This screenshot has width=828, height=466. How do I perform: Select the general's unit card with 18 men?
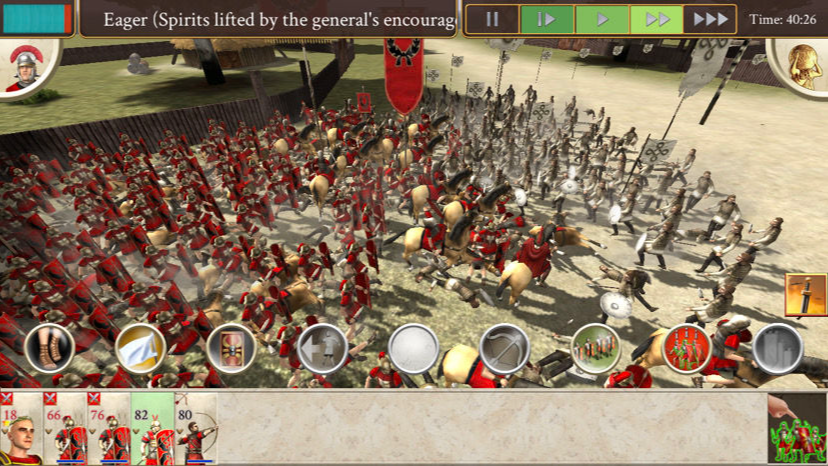point(21,429)
